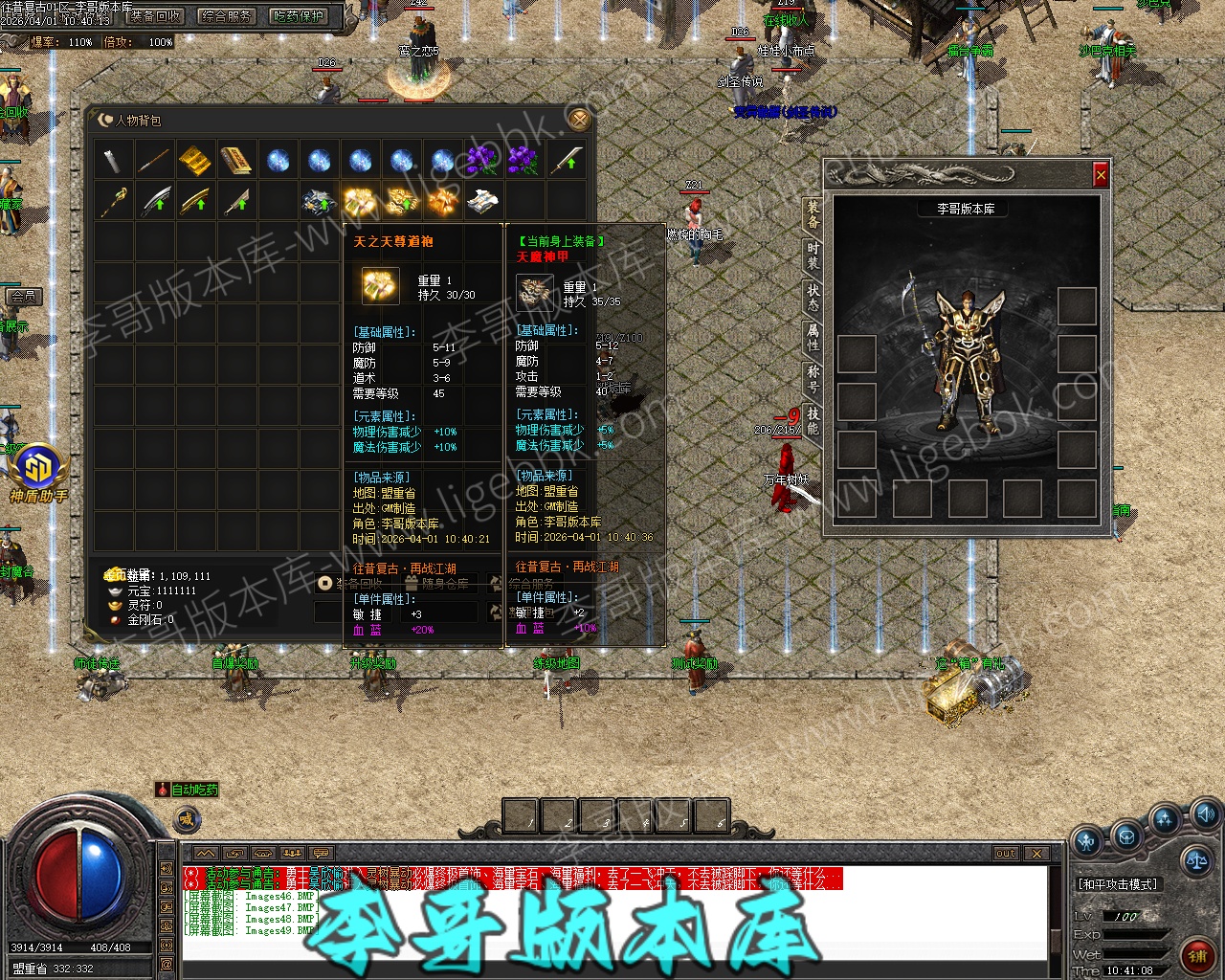
Task: Select the gold bars item in backpack
Action: (x=195, y=160)
